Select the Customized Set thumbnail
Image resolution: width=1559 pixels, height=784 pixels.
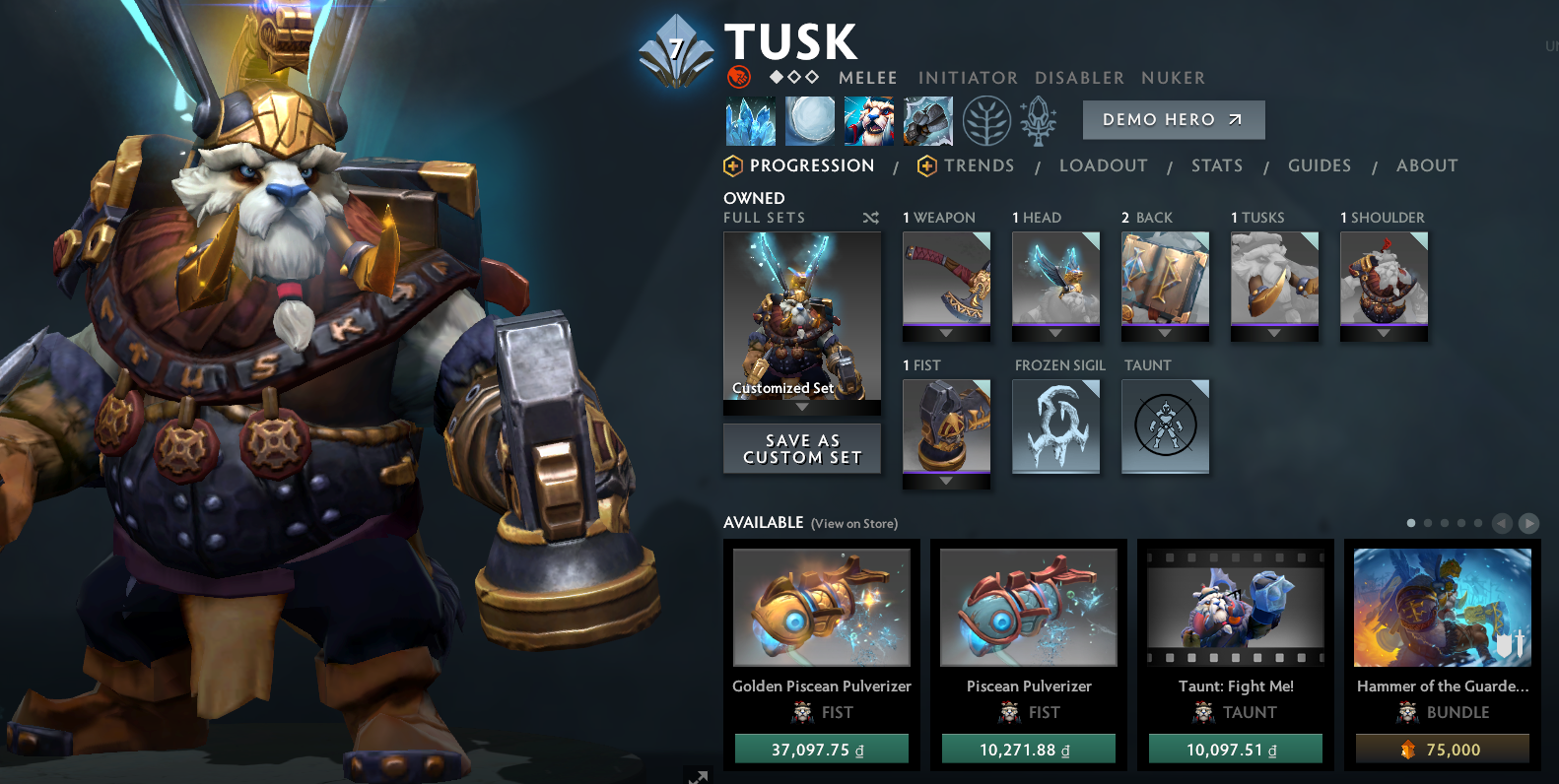[x=802, y=315]
